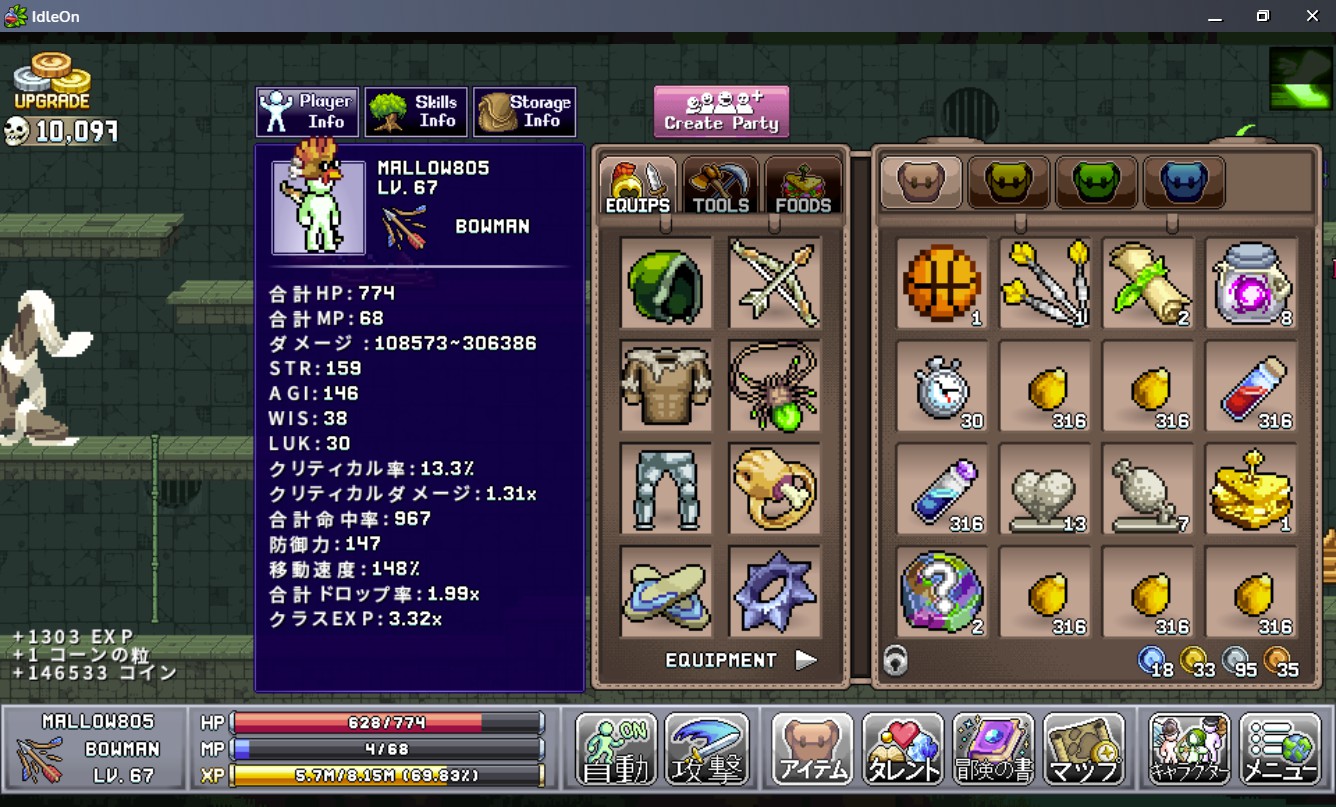Go to next Equipment page arrow
The width and height of the screenshot is (1336, 807).
[x=806, y=660]
